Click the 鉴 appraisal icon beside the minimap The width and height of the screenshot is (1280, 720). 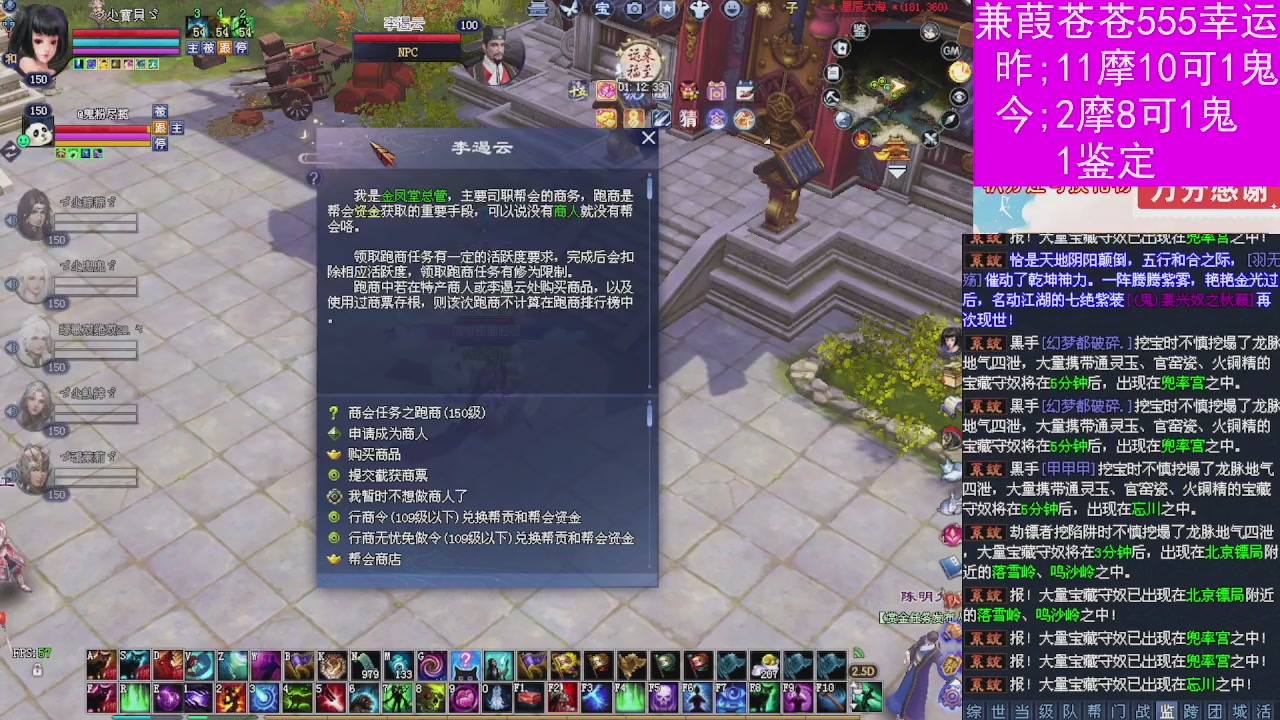pos(858,31)
